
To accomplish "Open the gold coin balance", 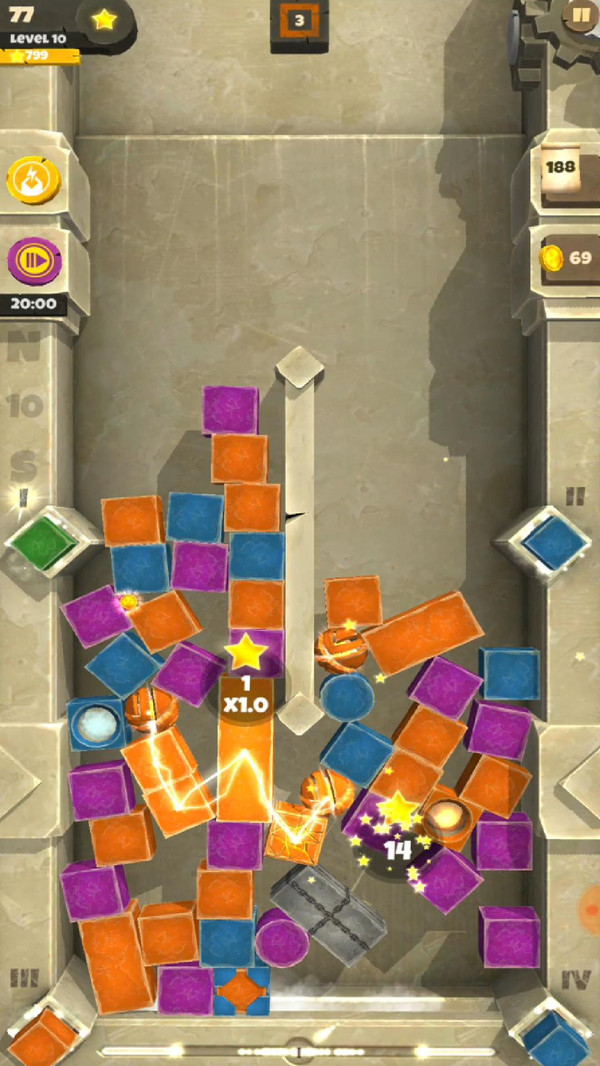I will [x=567, y=258].
